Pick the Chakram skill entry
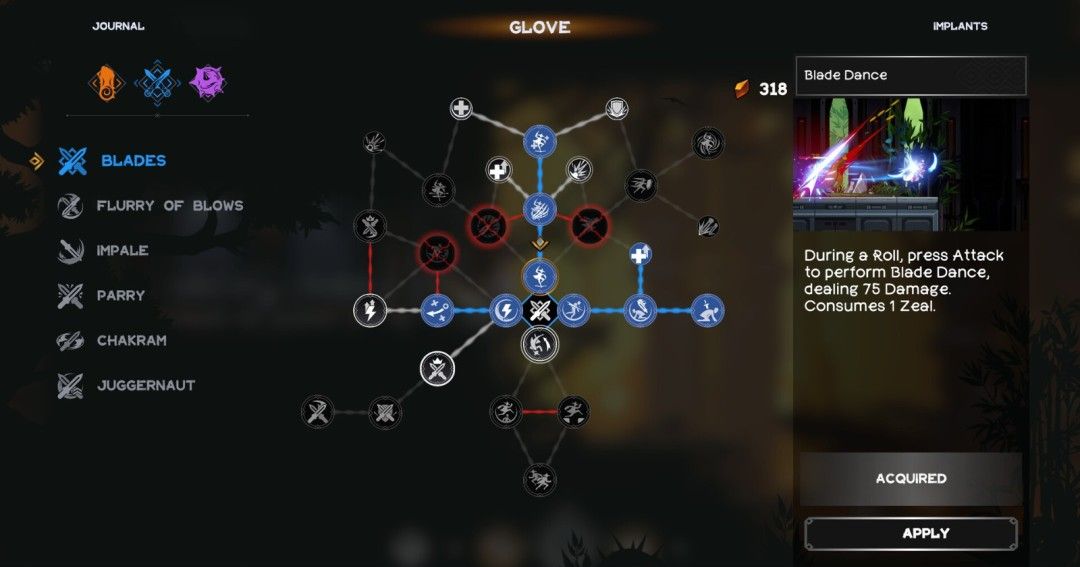1080x567 pixels. click(x=131, y=341)
